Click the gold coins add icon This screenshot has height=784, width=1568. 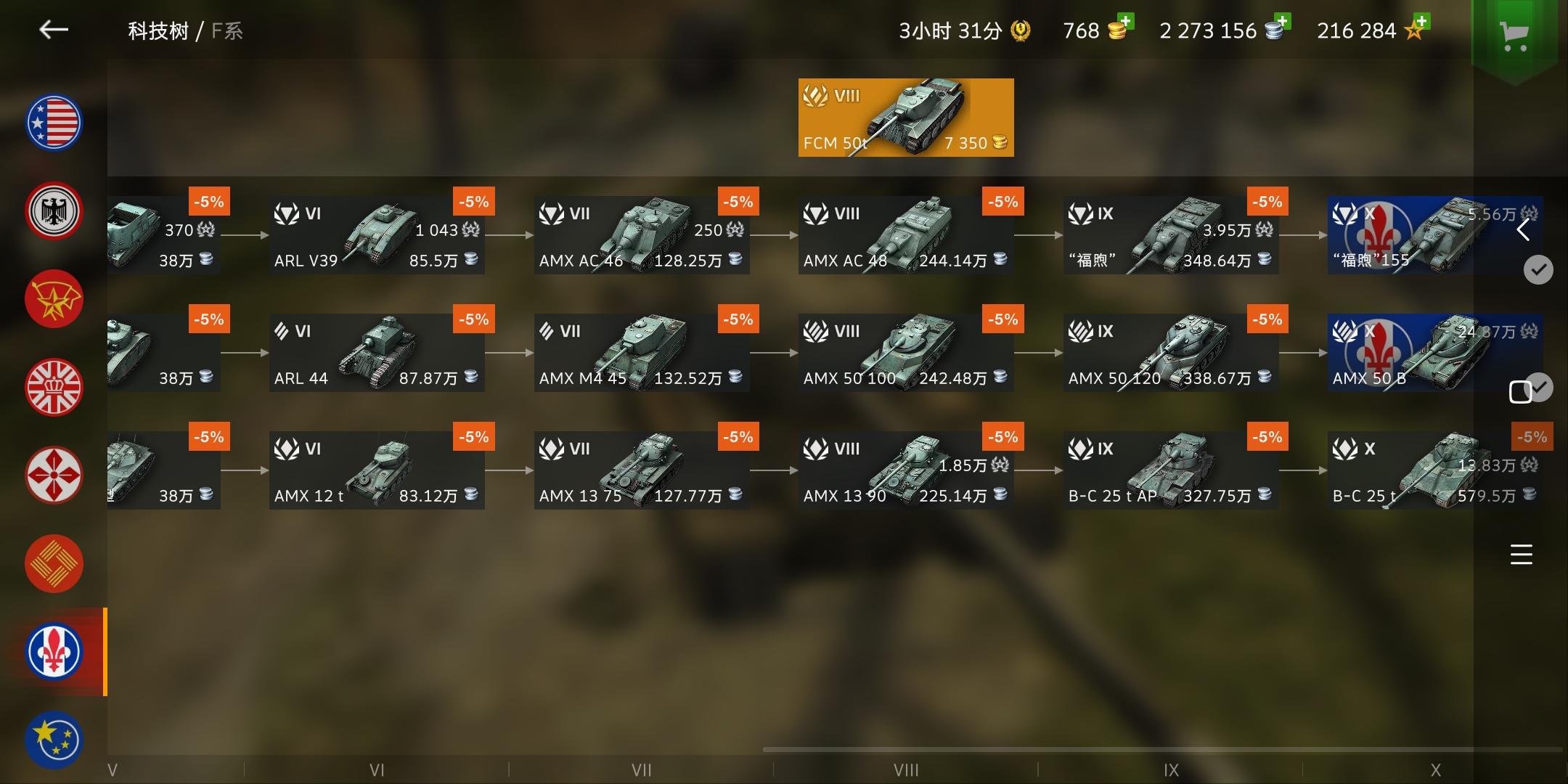pyautogui.click(x=1124, y=21)
